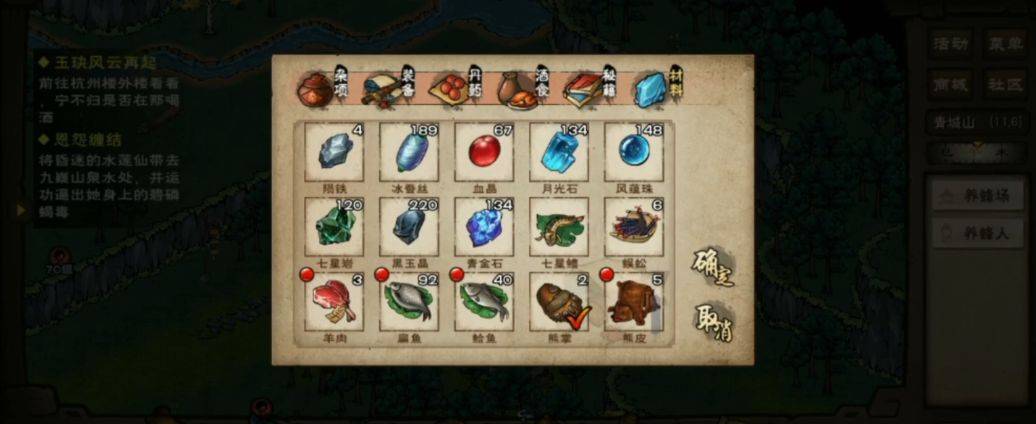Select the checked 熊掌 bear paw
Image resolution: width=1036 pixels, height=424 pixels.
(x=559, y=302)
